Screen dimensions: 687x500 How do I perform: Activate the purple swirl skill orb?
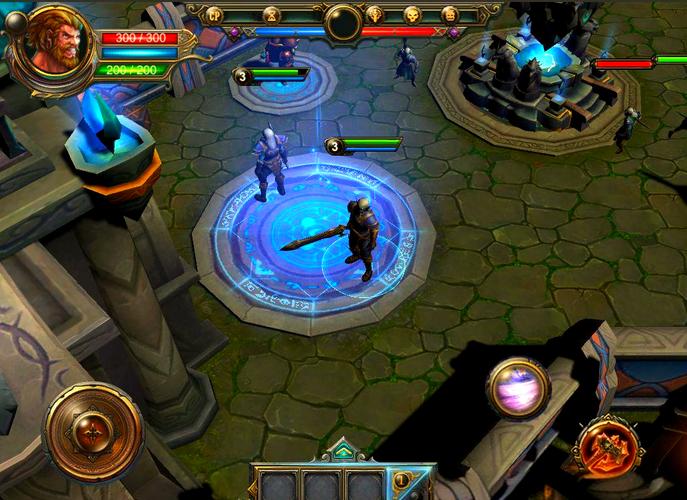519,385
